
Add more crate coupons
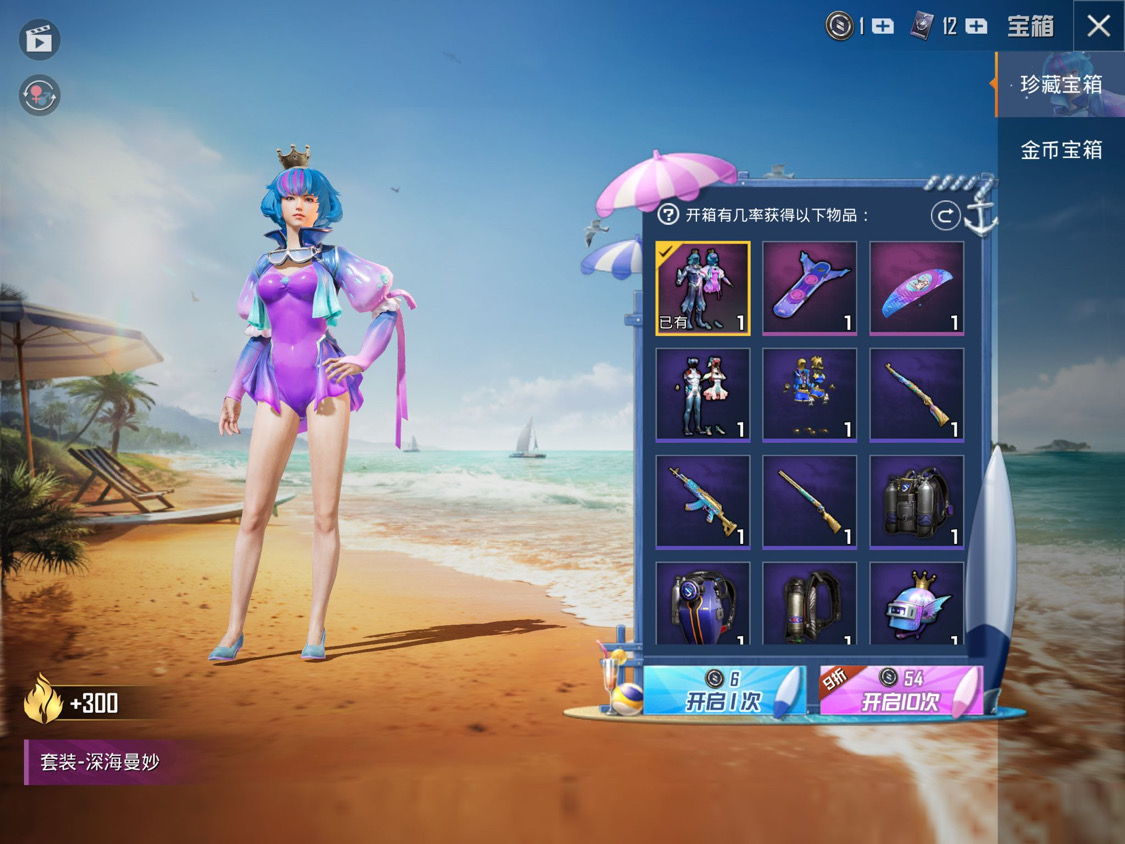976,27
